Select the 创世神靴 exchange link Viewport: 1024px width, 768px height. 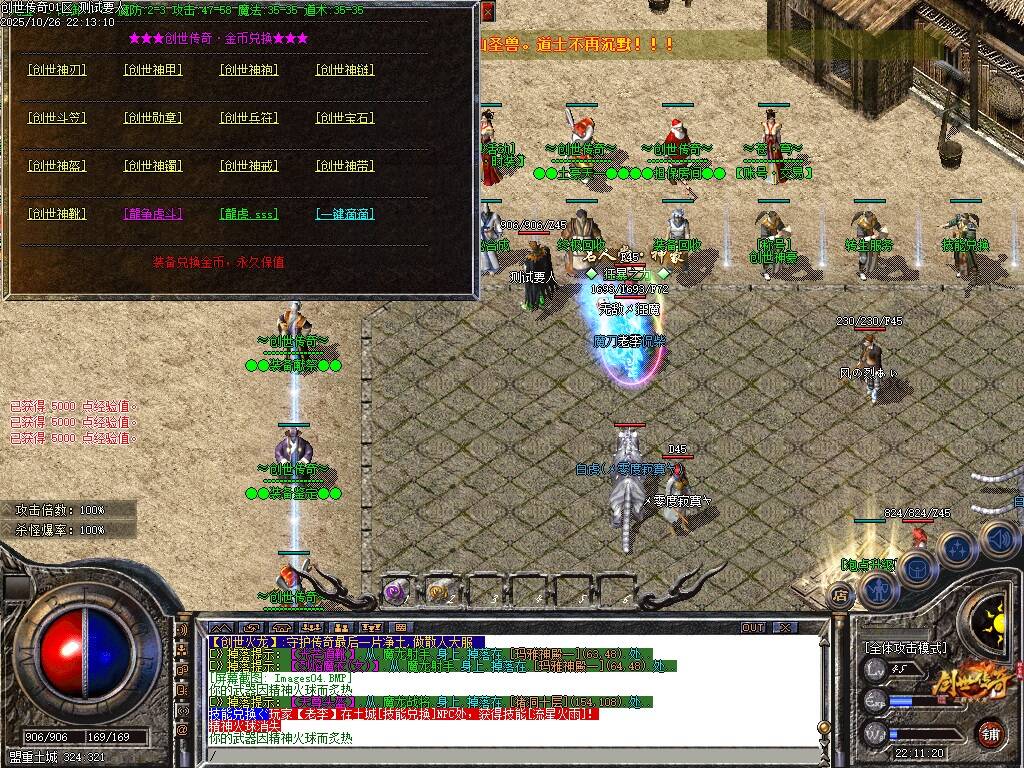57,214
